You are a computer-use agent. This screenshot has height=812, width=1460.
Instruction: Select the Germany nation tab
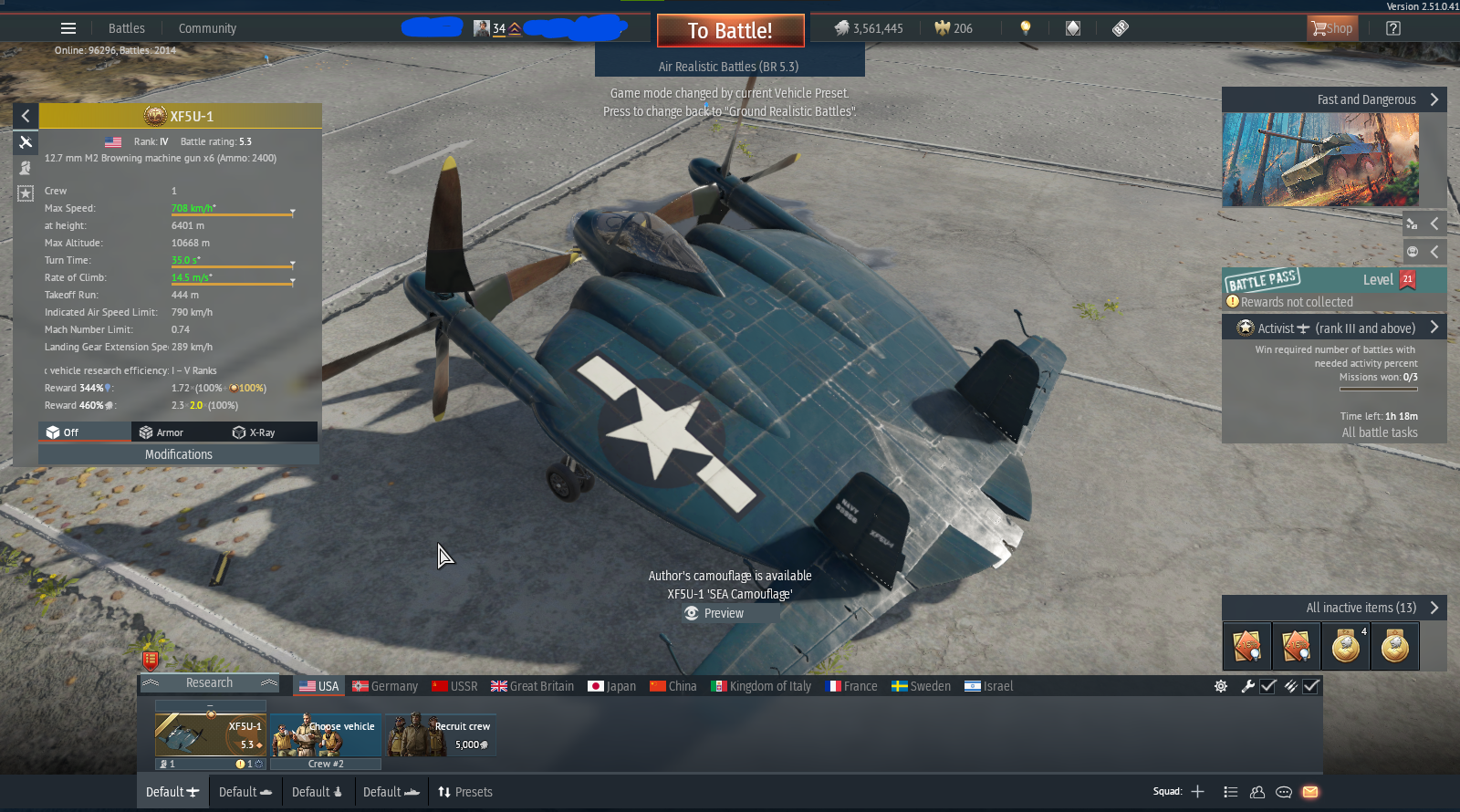tap(385, 686)
